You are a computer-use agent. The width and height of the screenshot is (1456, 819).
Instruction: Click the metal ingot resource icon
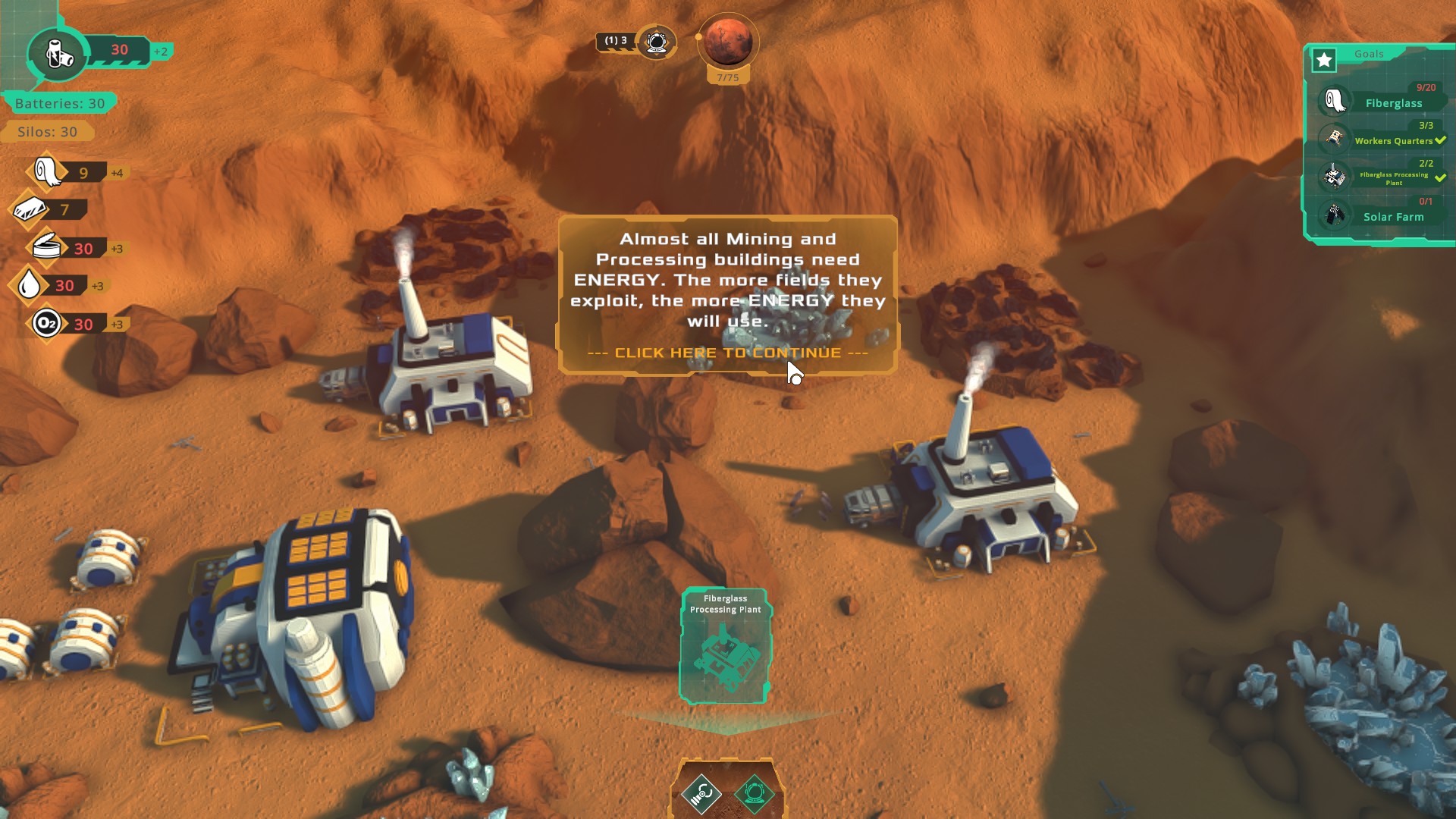[31, 209]
